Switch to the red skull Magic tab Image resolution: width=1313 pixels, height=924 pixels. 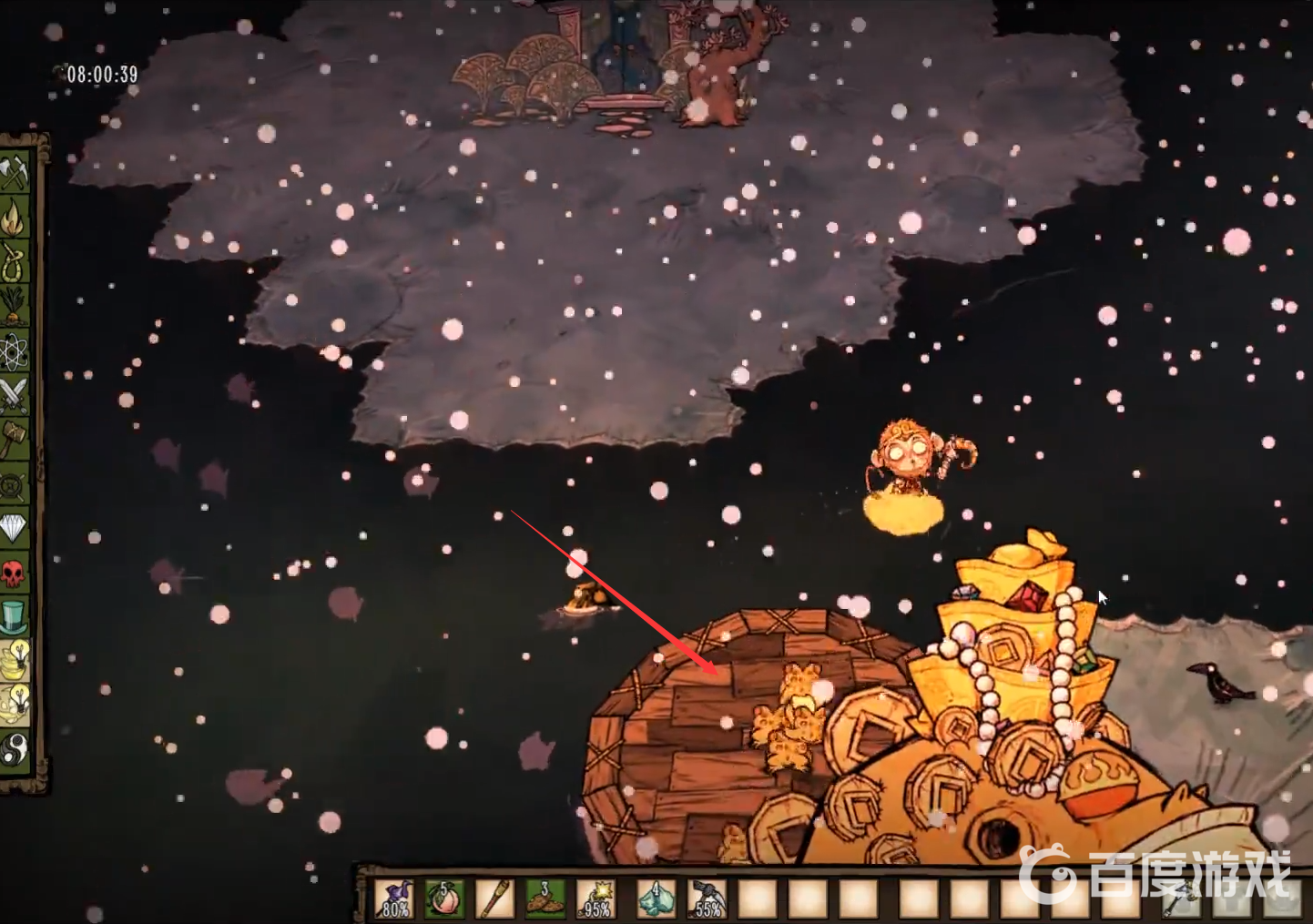[15, 574]
